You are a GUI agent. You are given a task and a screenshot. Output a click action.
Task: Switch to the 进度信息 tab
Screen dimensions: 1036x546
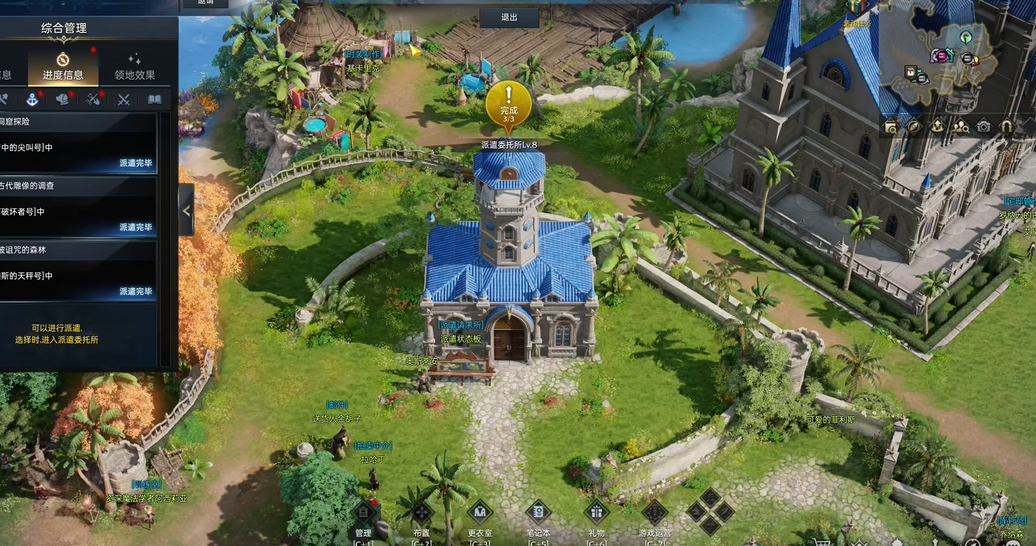coord(63,66)
